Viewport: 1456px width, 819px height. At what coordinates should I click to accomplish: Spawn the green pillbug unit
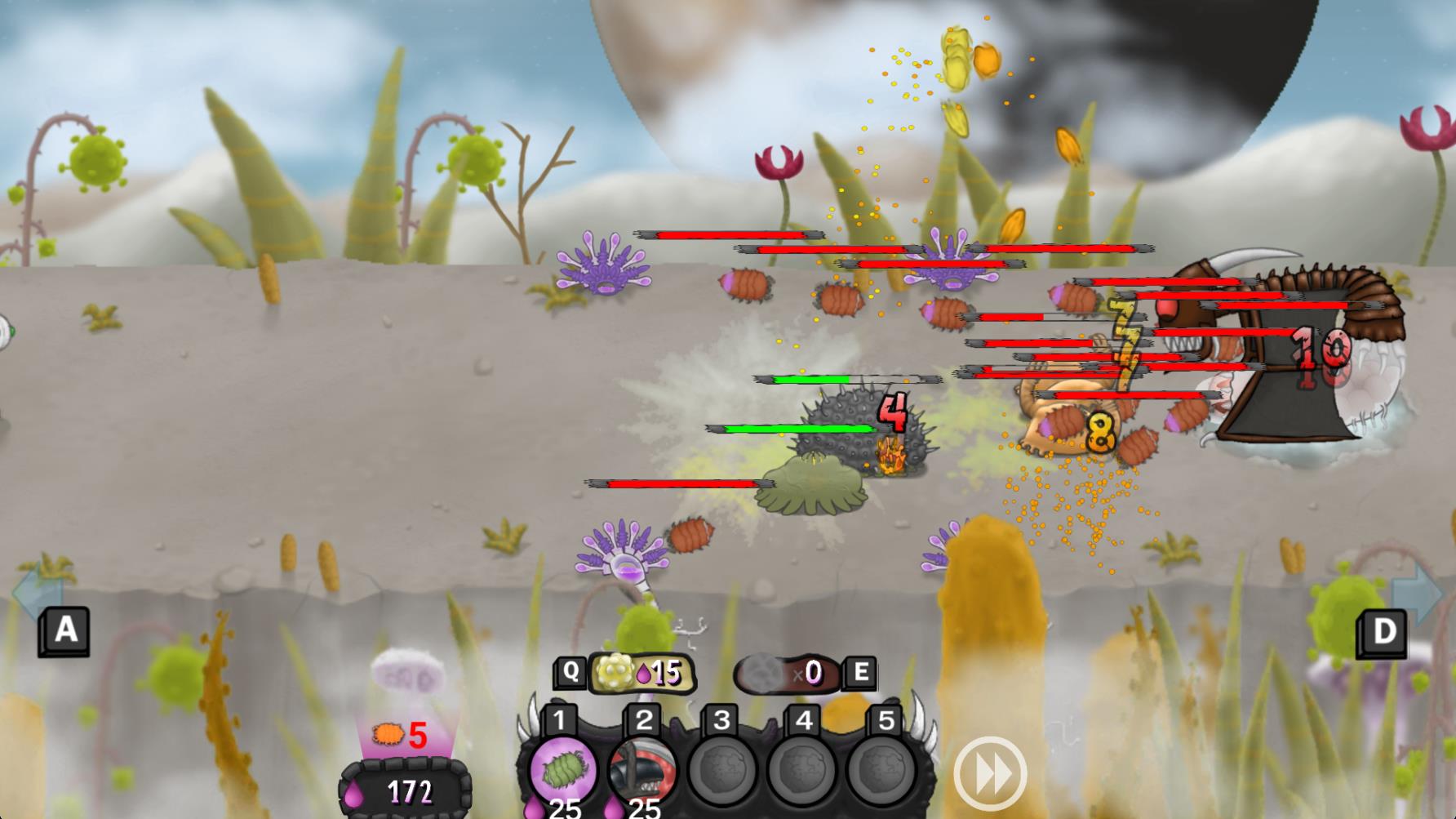pyautogui.click(x=561, y=768)
